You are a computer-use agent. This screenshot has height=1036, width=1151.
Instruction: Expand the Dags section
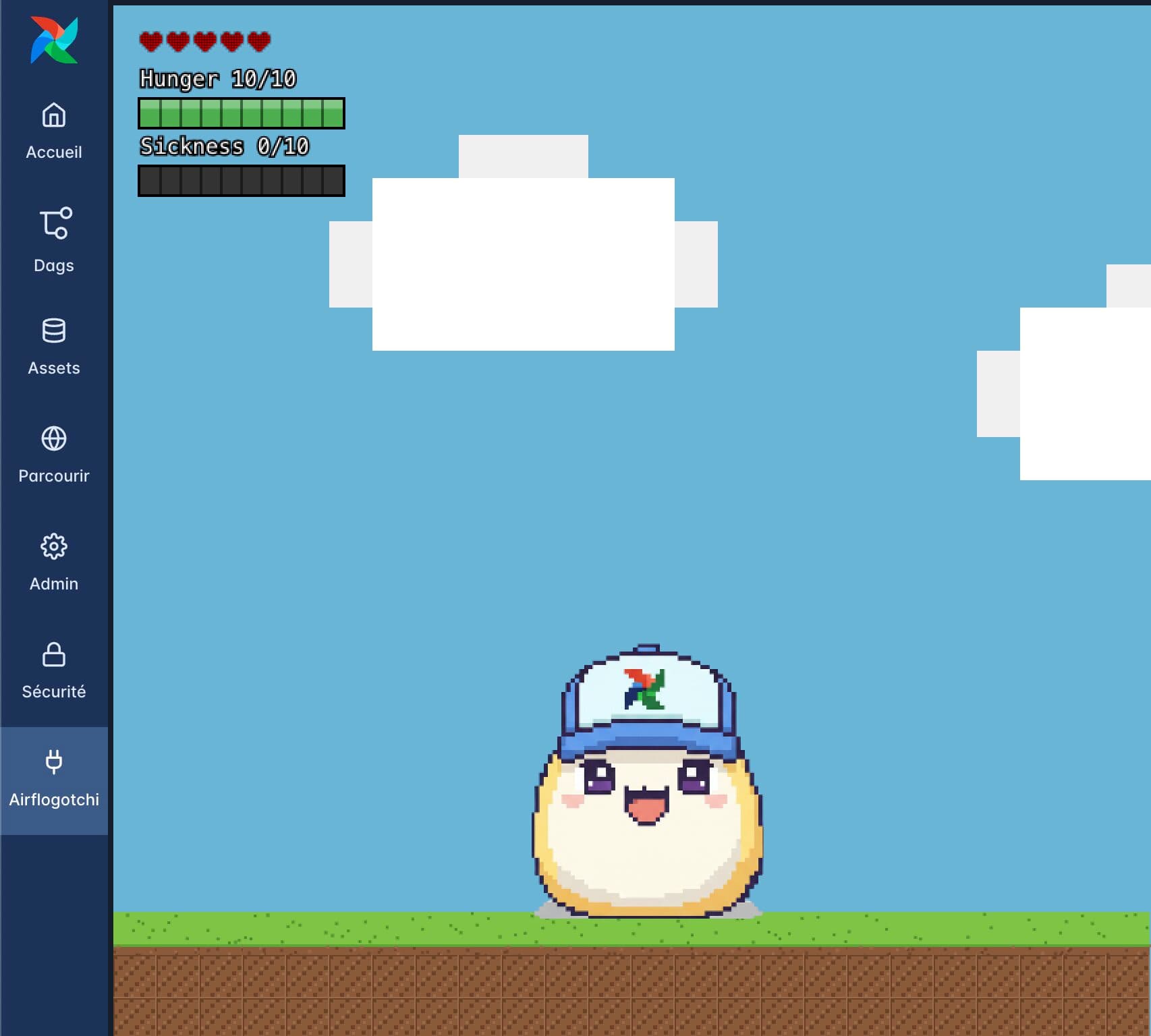[54, 265]
